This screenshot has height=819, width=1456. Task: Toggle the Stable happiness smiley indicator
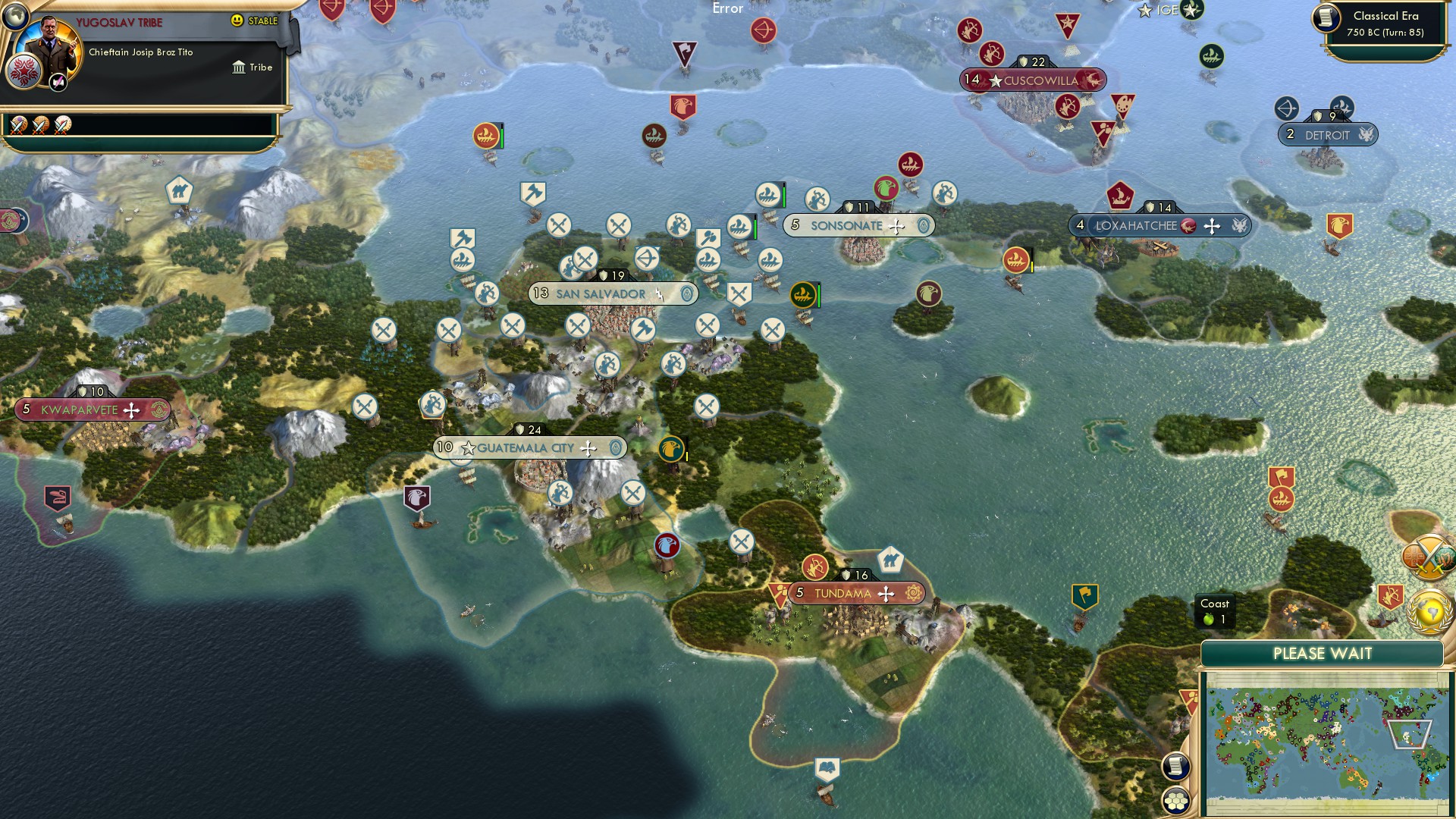(237, 21)
